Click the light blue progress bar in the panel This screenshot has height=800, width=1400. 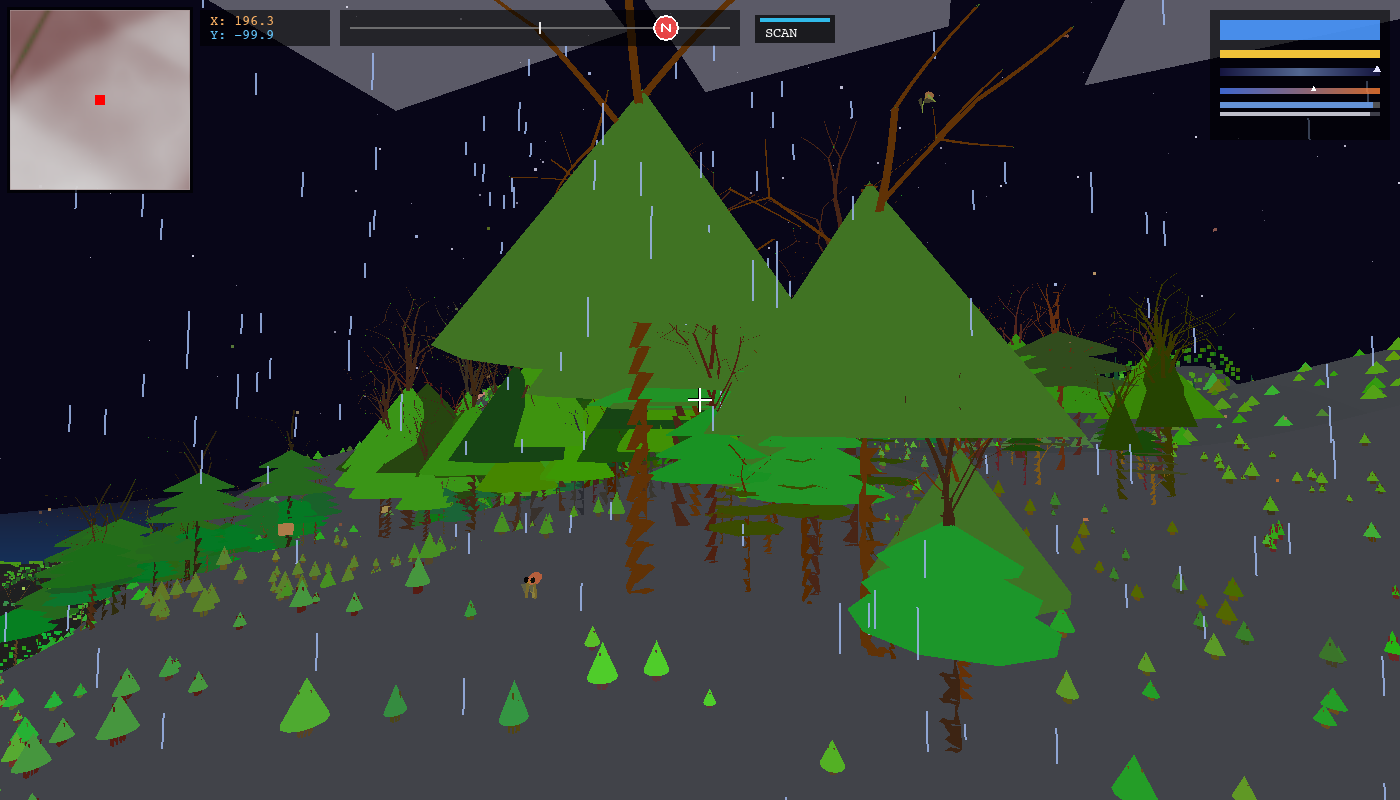click(x=1295, y=105)
